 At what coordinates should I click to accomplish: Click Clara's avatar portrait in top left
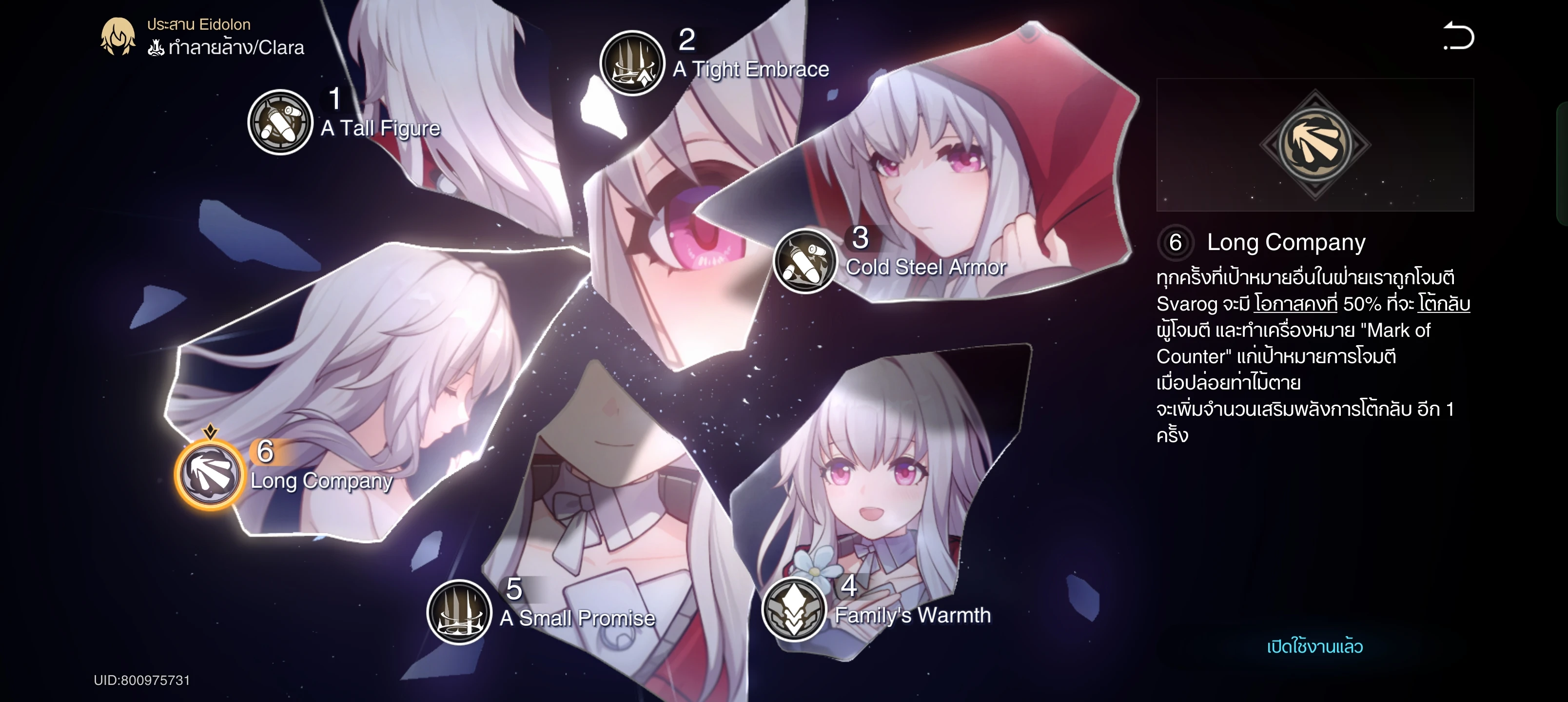coord(118,36)
